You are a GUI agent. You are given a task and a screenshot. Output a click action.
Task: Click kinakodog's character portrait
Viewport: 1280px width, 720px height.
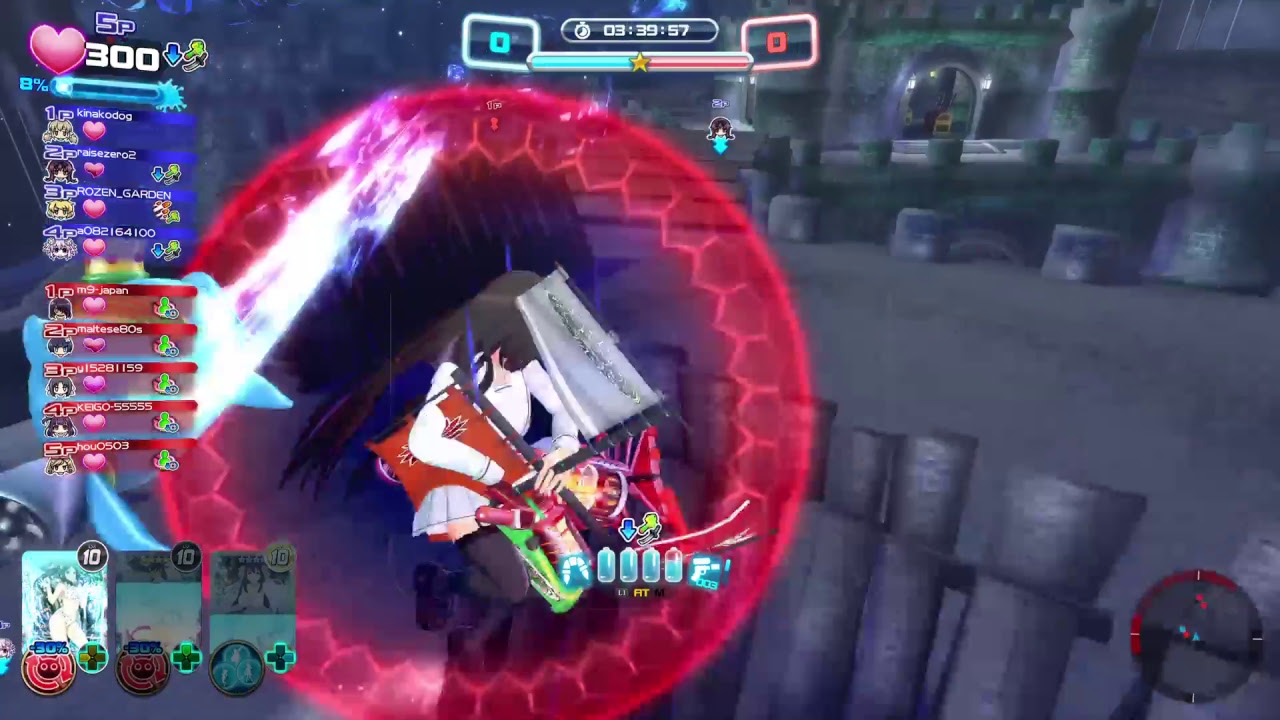tap(58, 130)
